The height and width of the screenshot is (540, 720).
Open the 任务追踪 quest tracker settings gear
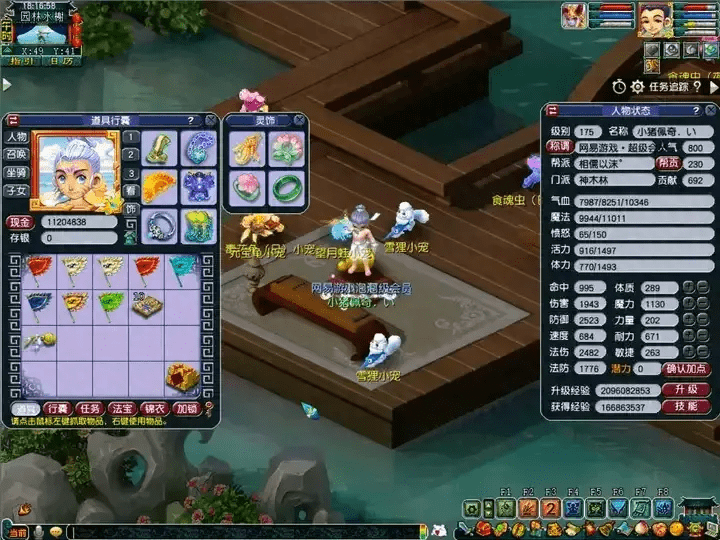[637, 87]
